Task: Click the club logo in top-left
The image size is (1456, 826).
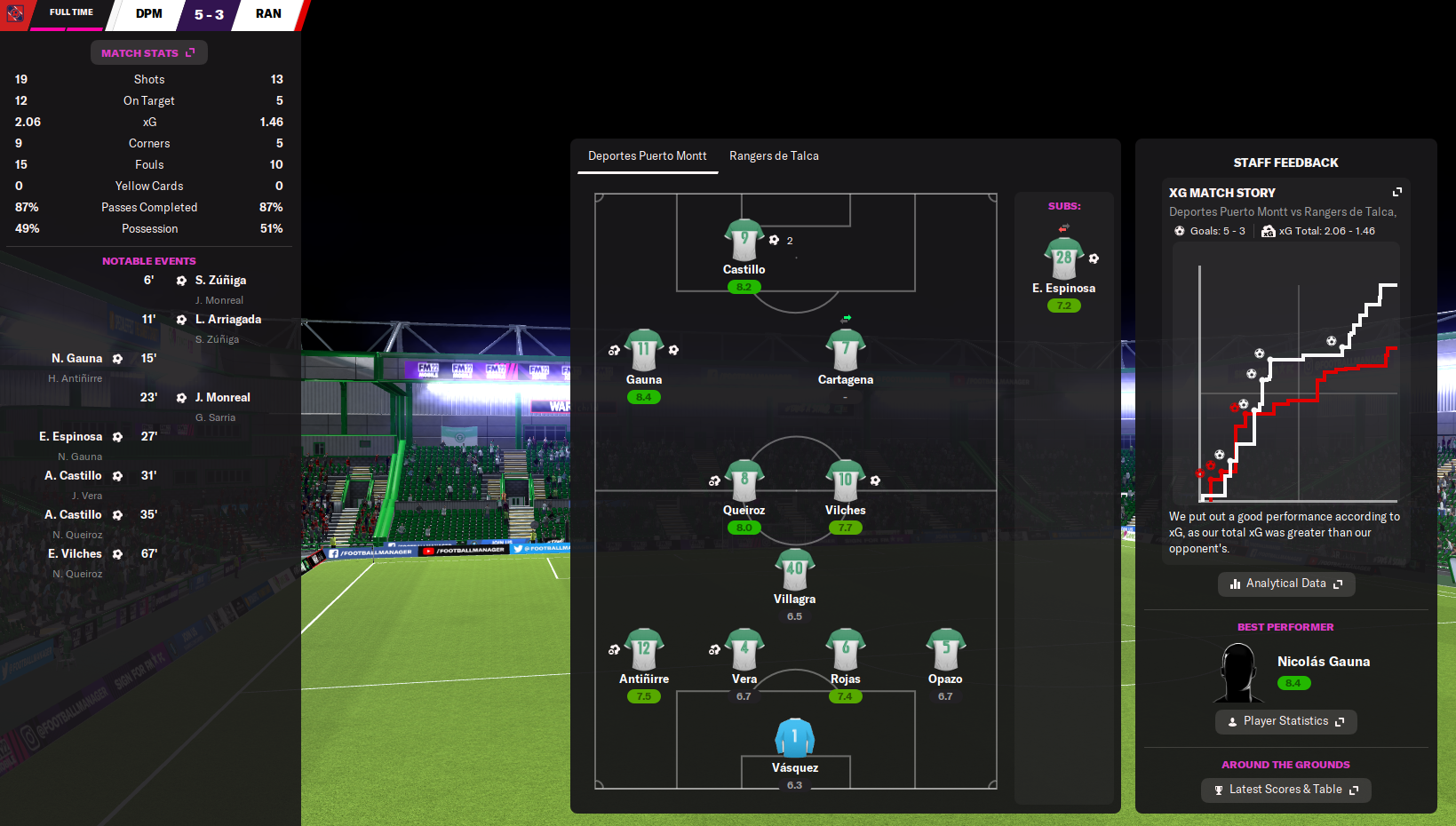Action: click(x=15, y=14)
